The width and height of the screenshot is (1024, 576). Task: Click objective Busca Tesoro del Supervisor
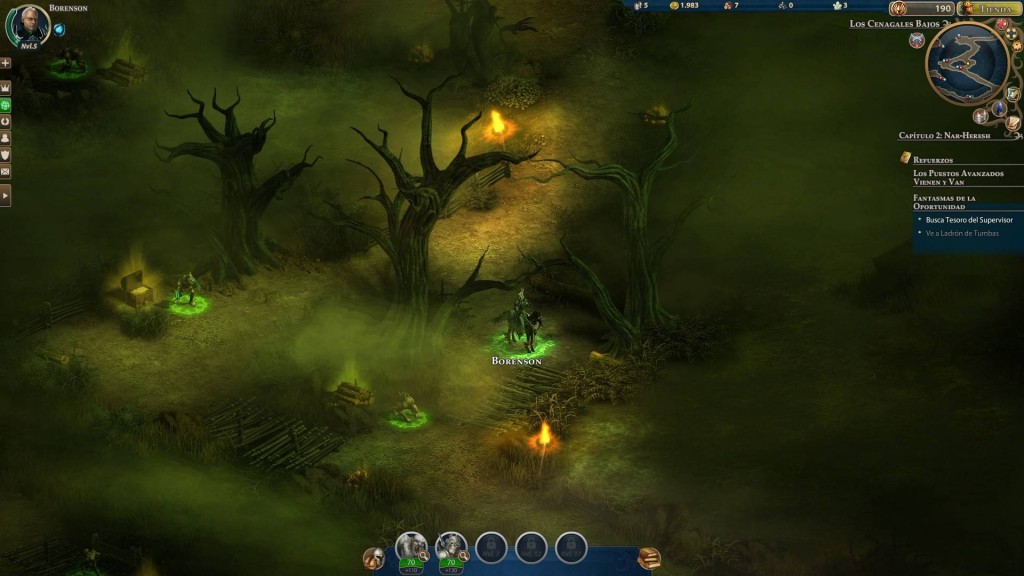tap(969, 219)
